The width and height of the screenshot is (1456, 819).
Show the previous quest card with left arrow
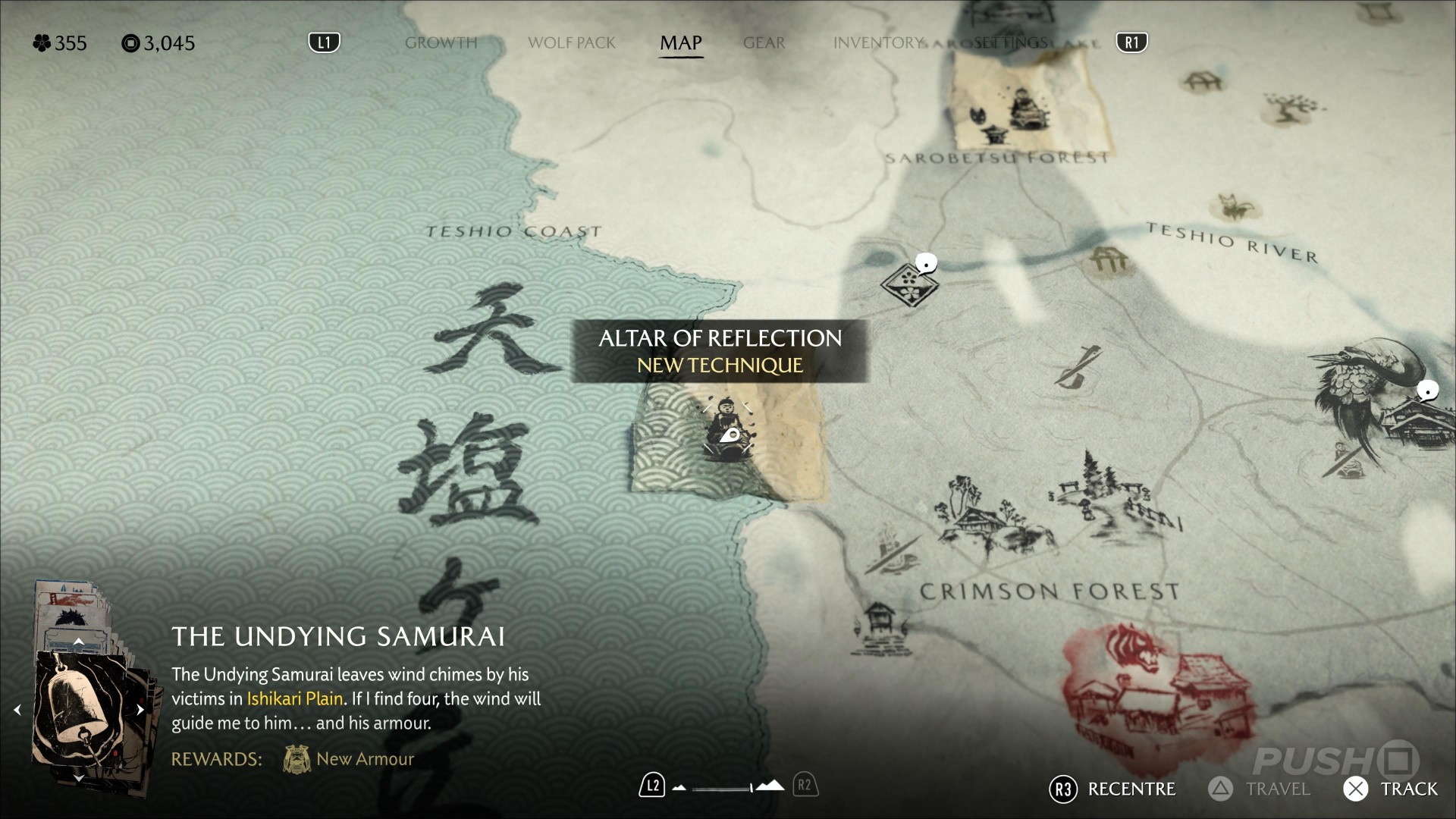coord(17,710)
